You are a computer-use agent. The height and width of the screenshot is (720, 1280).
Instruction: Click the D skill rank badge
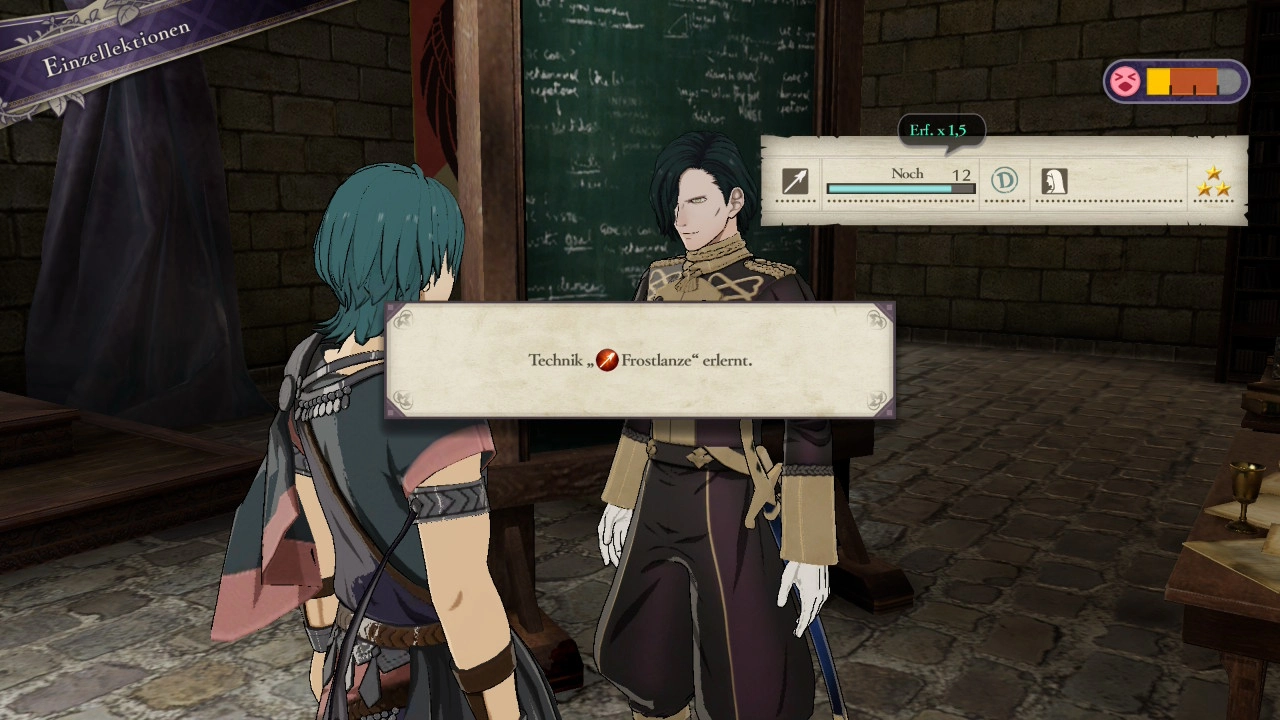1004,180
